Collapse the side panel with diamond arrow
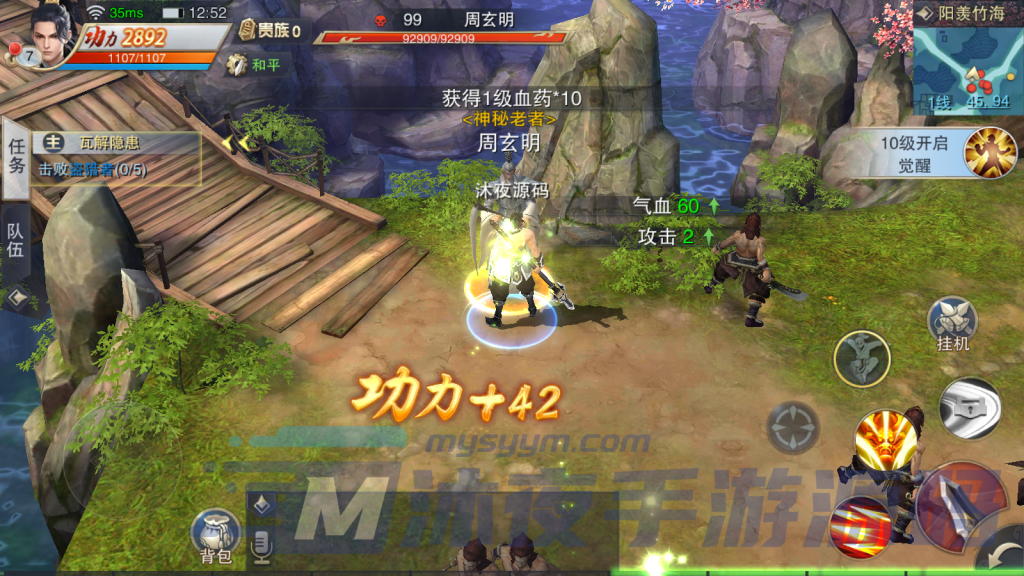 point(17,298)
